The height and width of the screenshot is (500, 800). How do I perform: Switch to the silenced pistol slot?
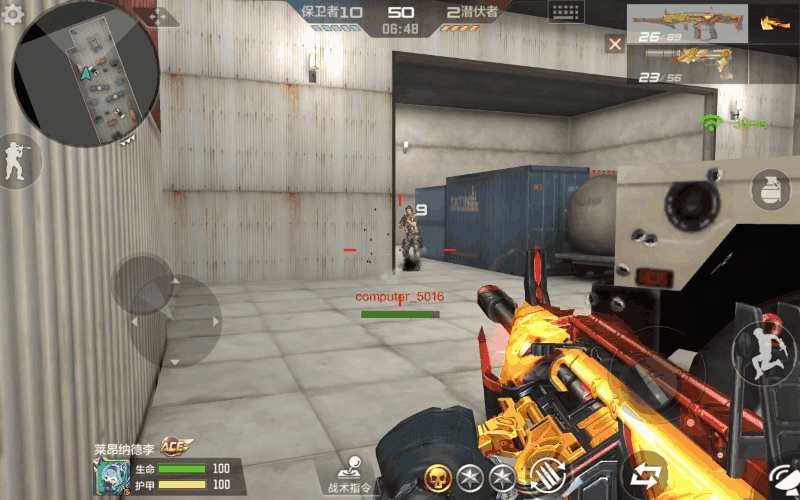690,67
